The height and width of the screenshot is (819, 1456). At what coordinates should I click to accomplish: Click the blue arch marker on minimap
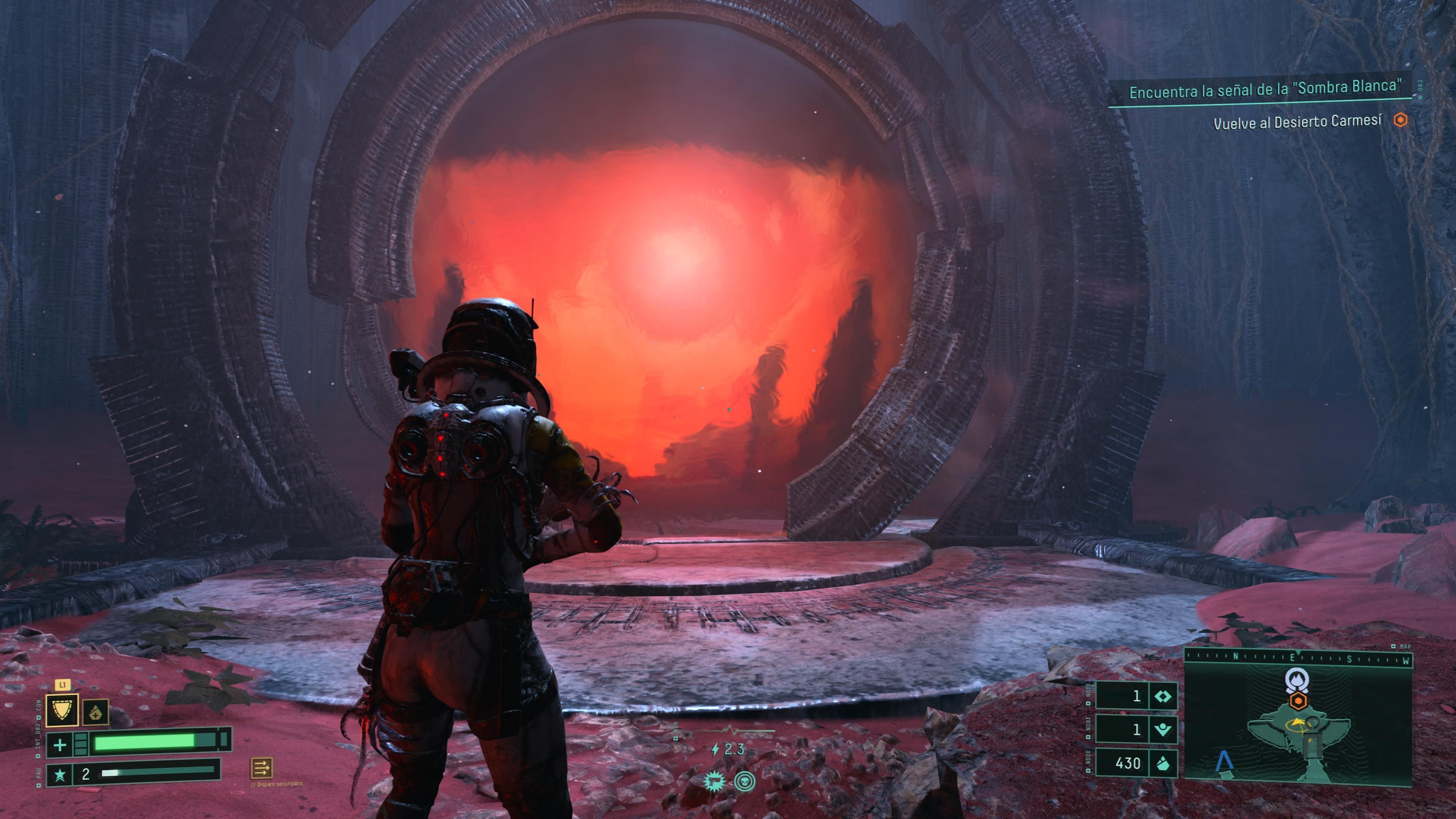click(1224, 761)
